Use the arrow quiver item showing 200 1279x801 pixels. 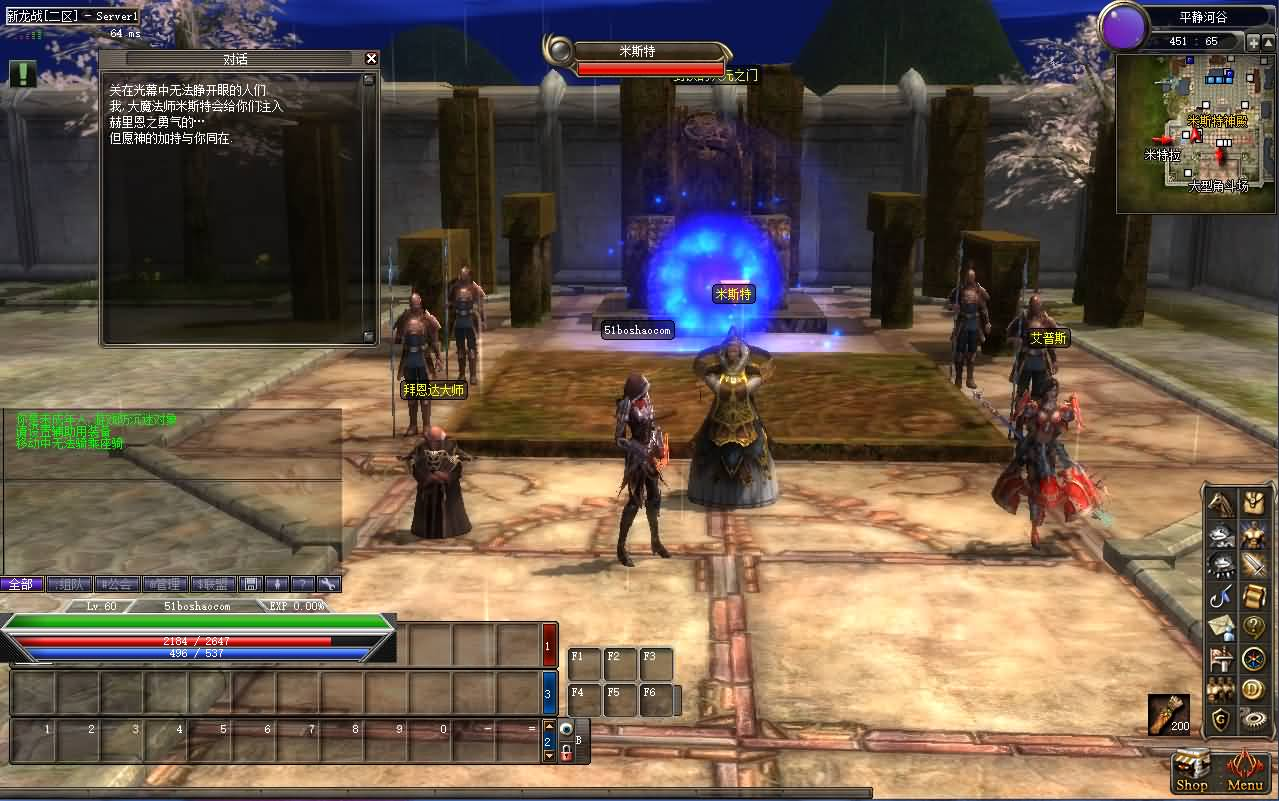click(x=1168, y=713)
